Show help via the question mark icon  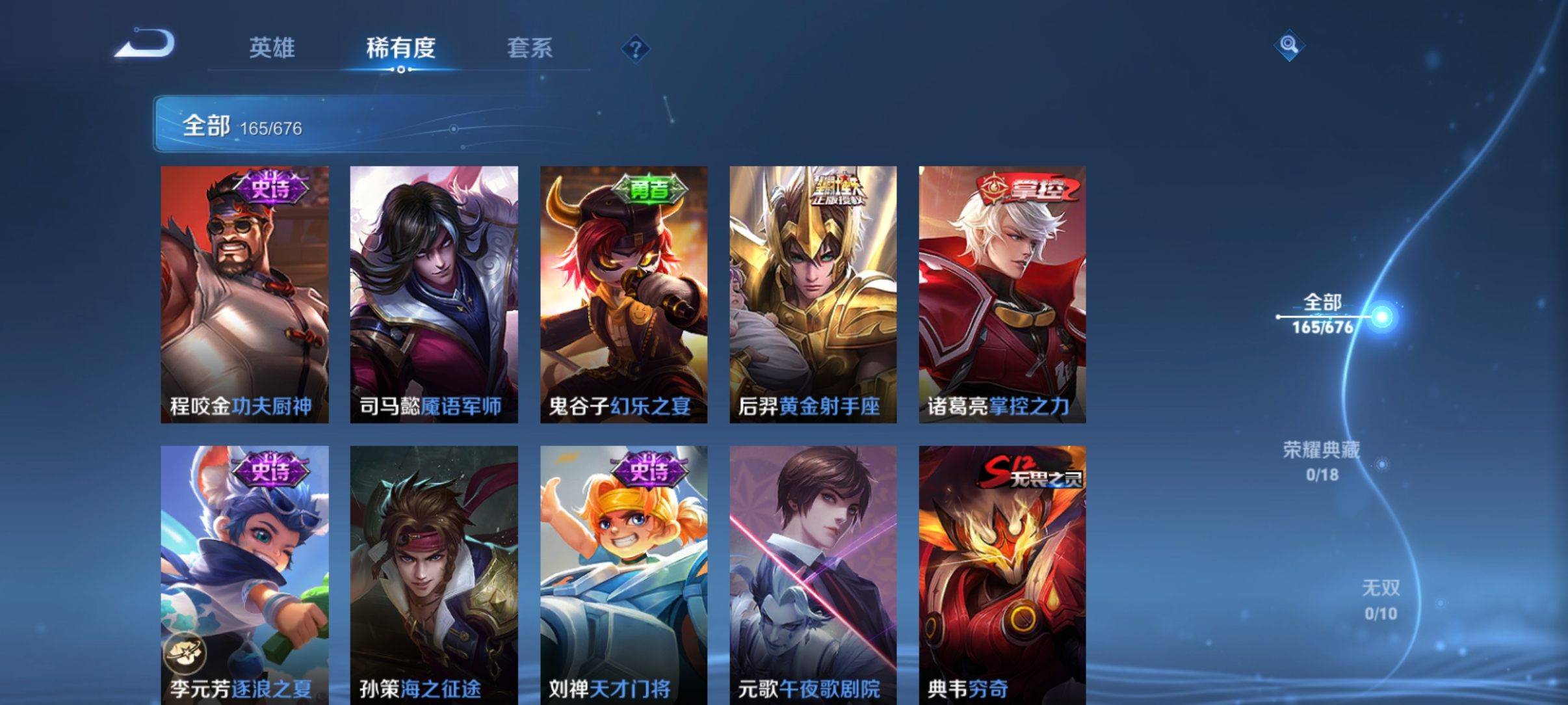(635, 49)
